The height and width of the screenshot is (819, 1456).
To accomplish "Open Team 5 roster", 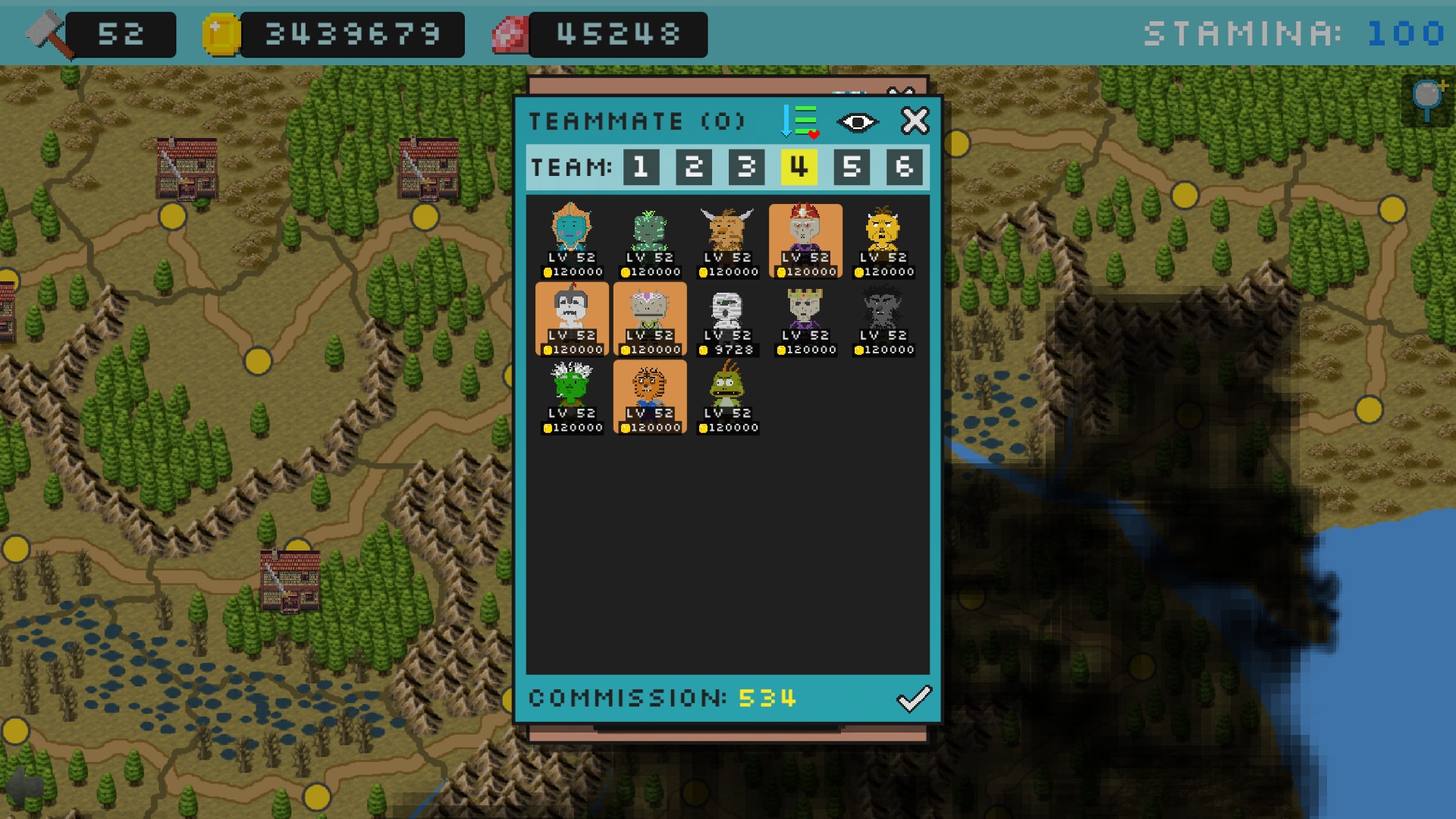I will click(x=851, y=167).
